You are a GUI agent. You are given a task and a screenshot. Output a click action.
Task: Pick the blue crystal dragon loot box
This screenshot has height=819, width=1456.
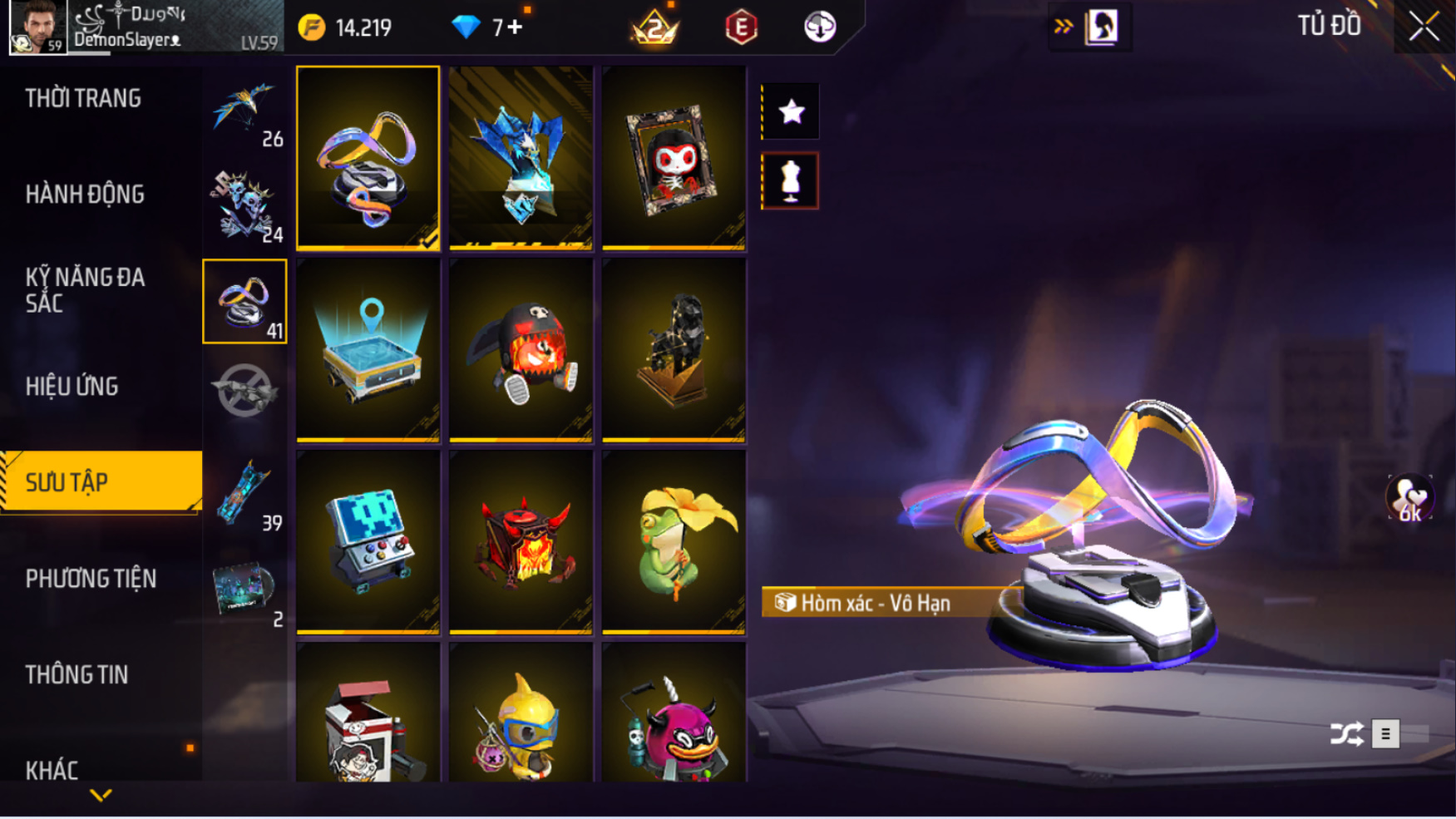pos(521,158)
